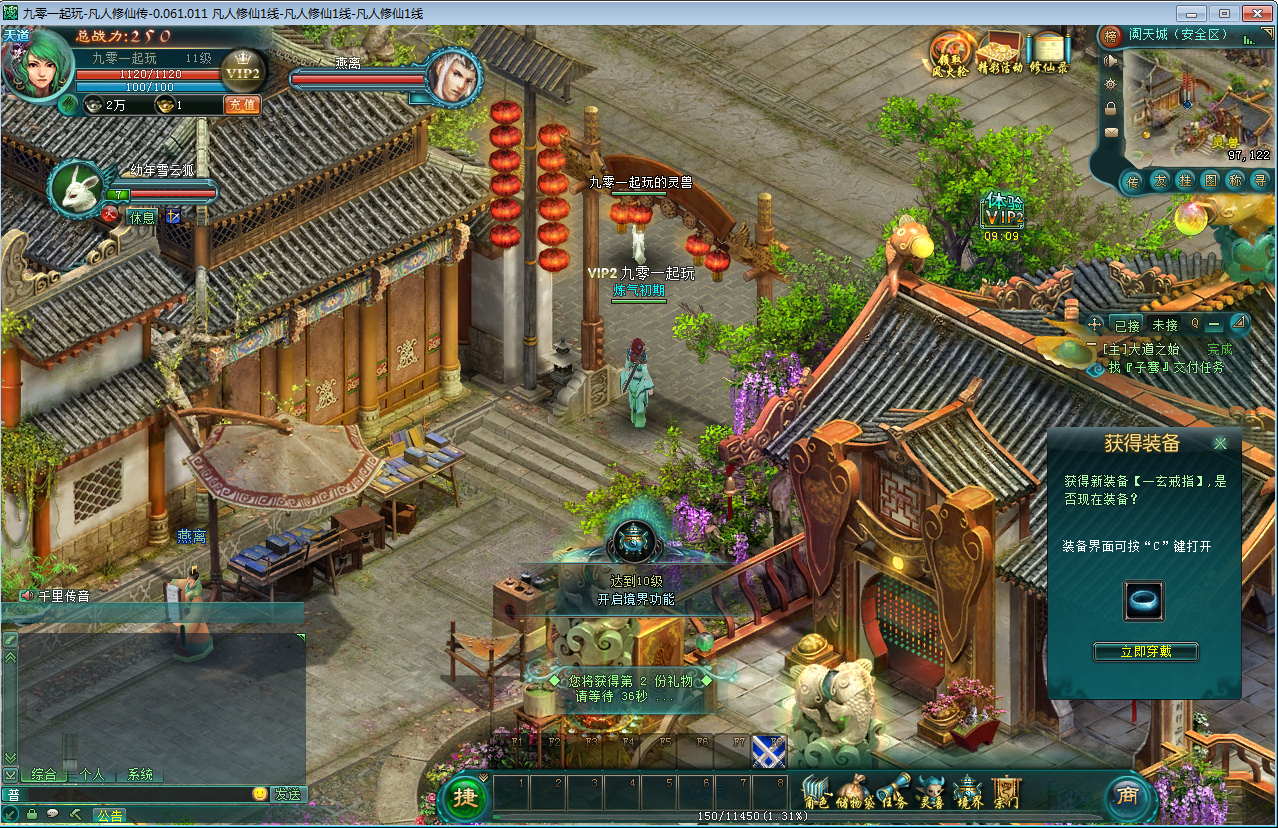Click the 发送 send button
1278x828 pixels.
click(289, 794)
